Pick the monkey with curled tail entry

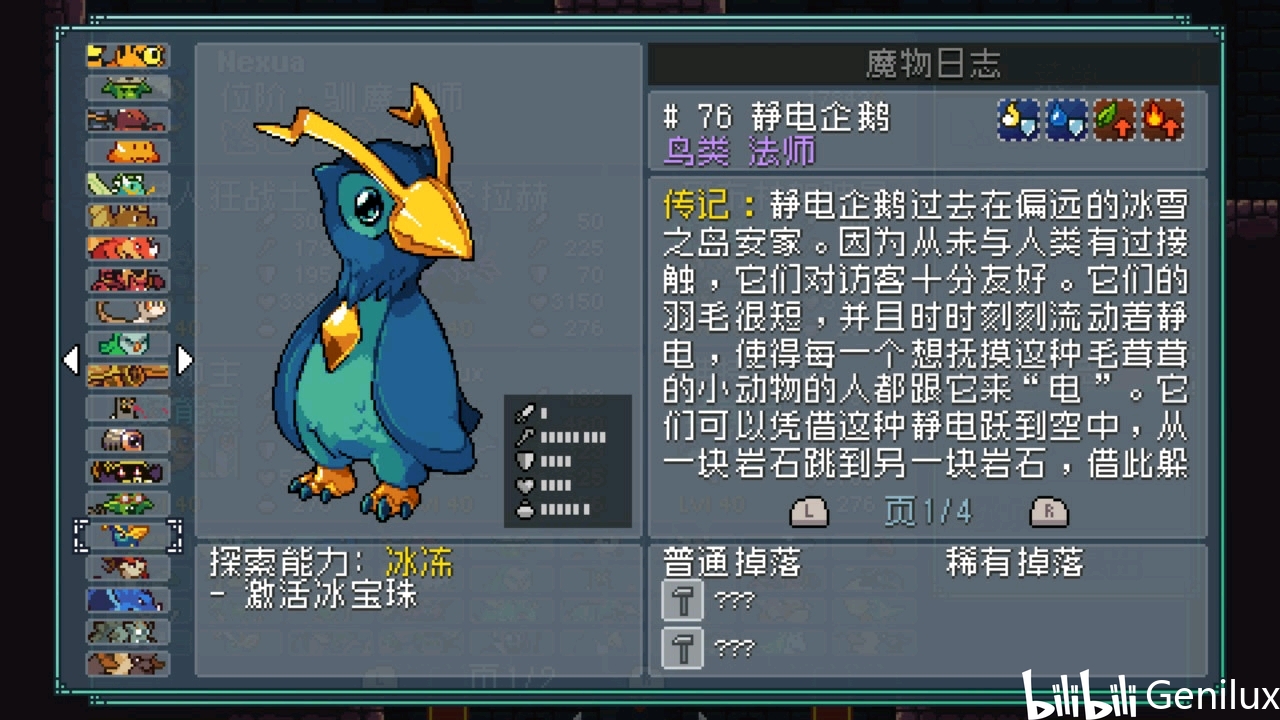coord(127,312)
